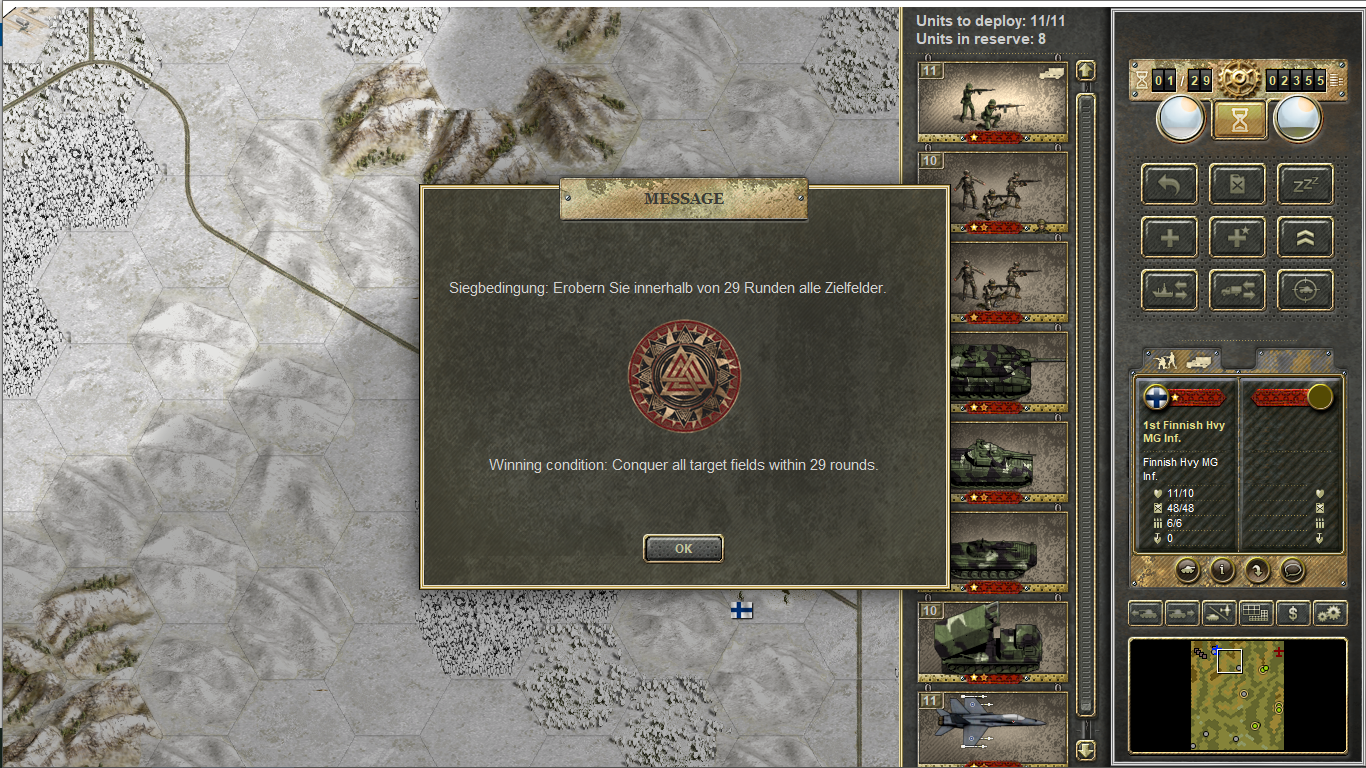
Task: Select the top infantry unit card
Action: (992, 100)
